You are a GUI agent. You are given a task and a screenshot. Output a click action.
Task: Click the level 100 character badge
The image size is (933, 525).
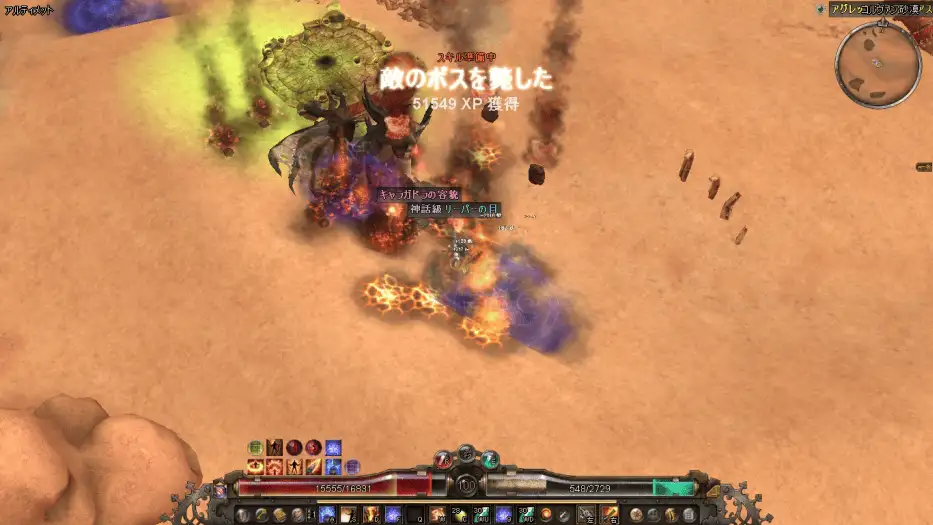pos(466,484)
